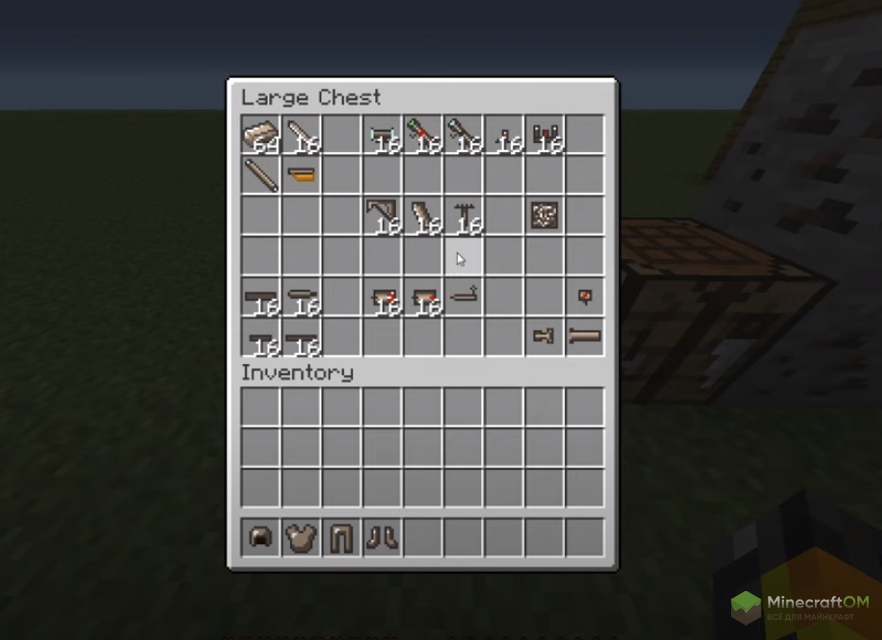Select the long diagonal rod item
The image size is (882, 640).
261,176
